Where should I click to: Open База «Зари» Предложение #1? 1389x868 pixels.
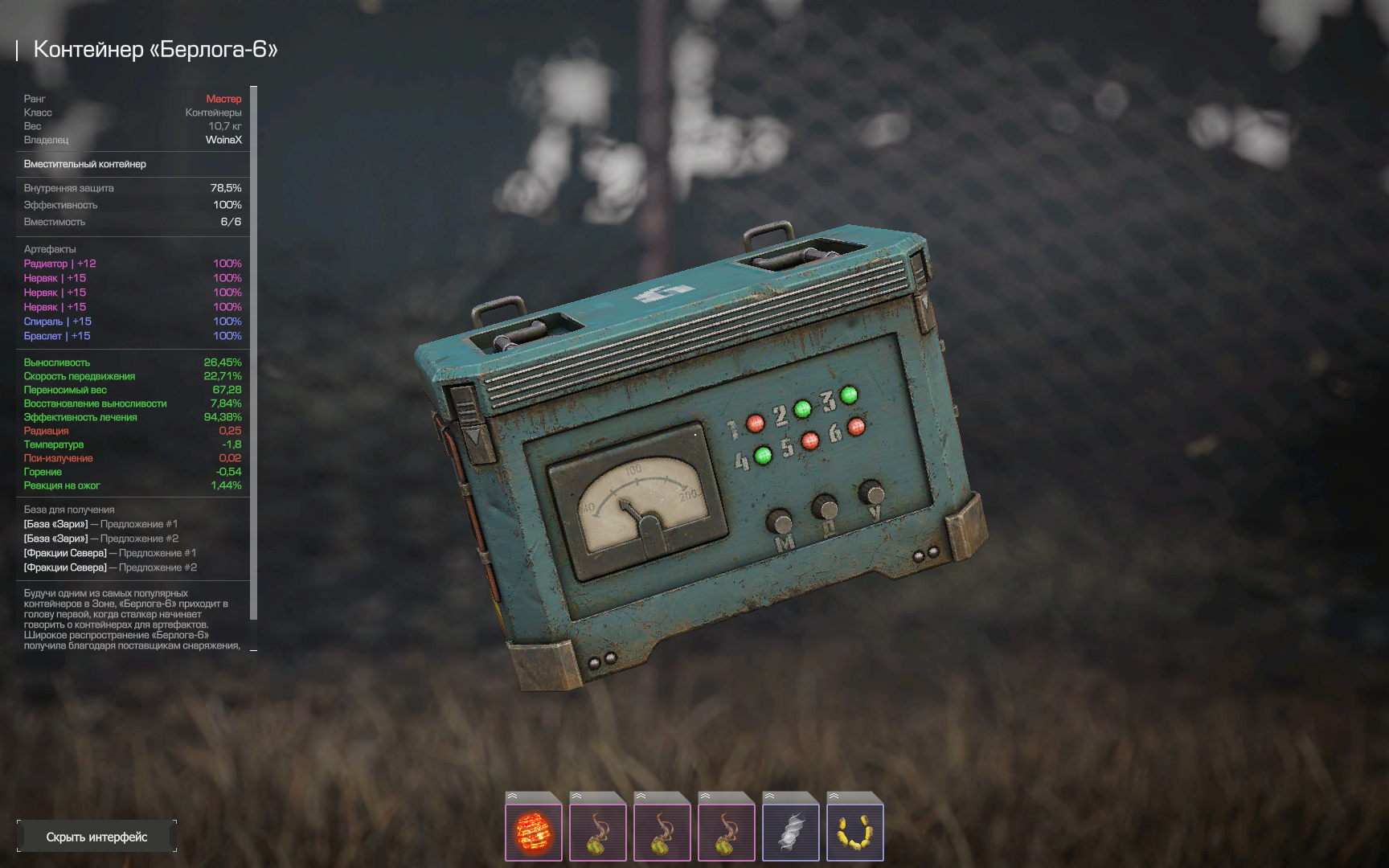pos(101,524)
